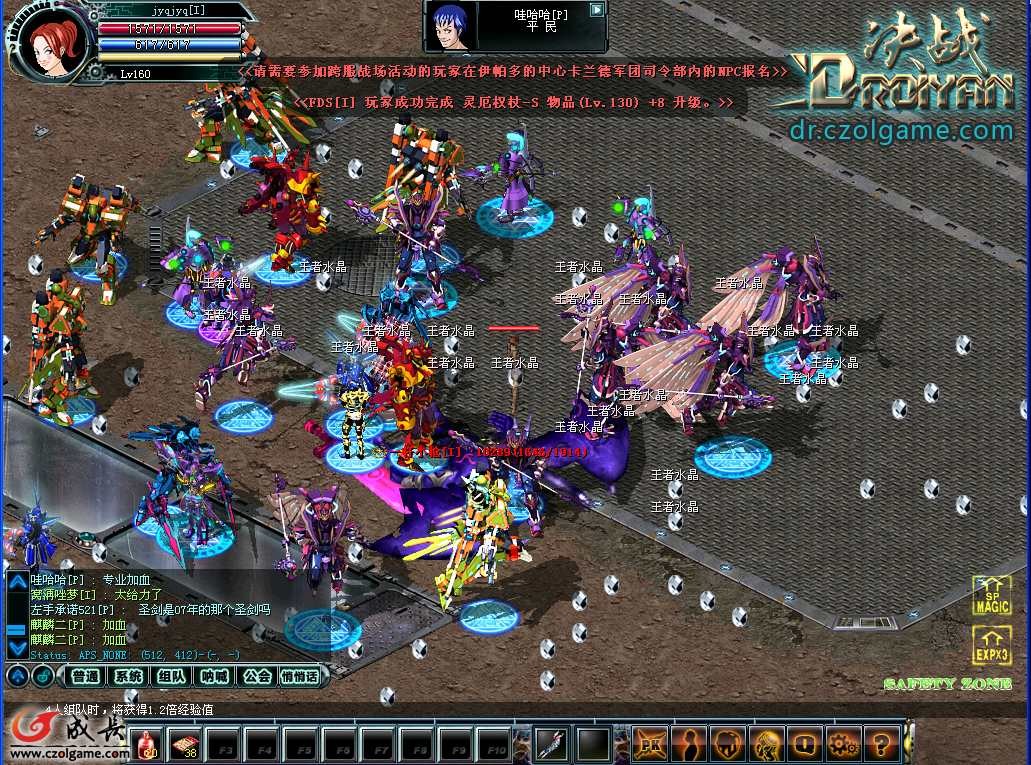Select the 系统 chat channel tab

point(128,676)
